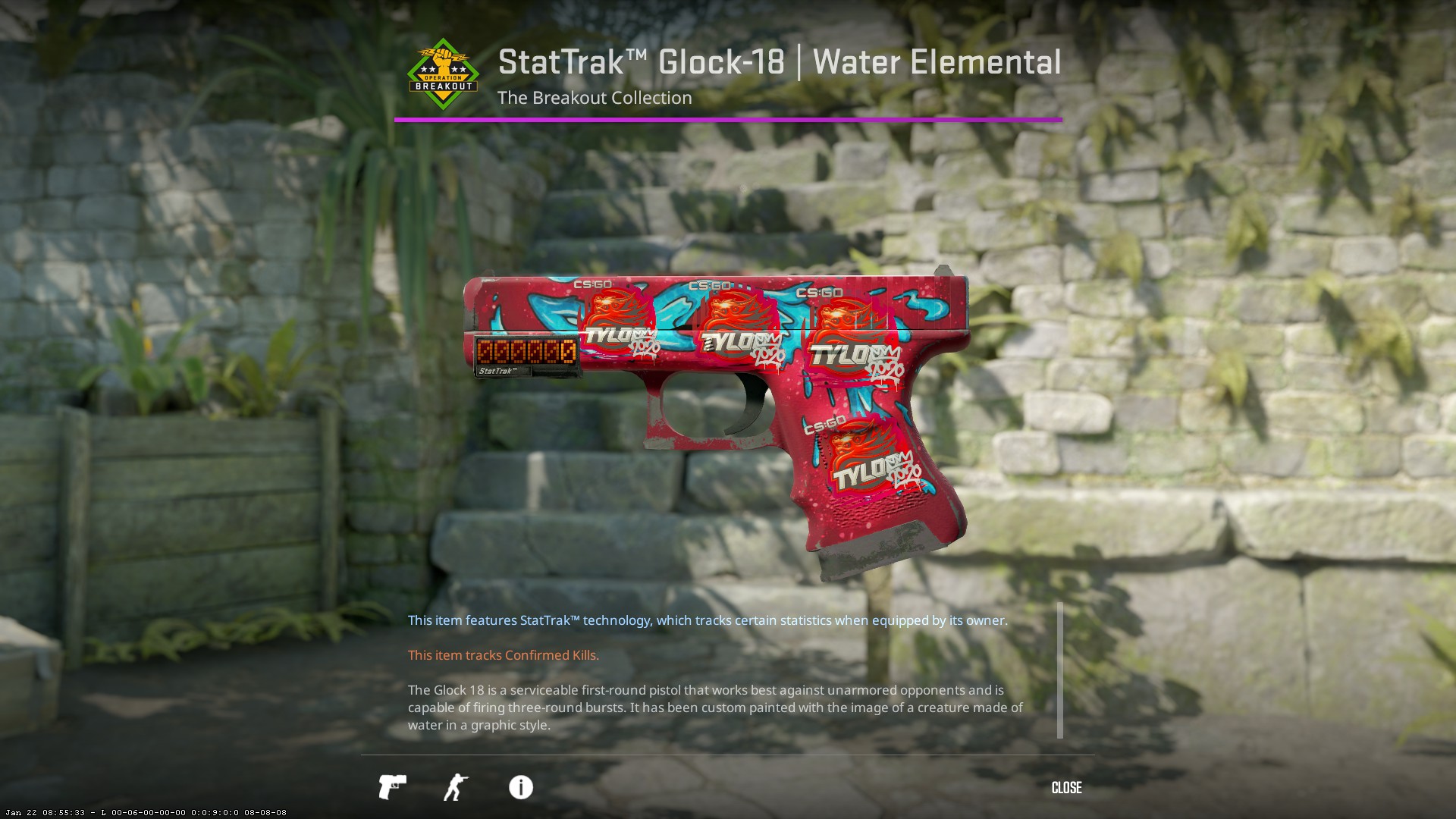Click the purple divider bar under the title
The image size is (1456, 819).
pyautogui.click(x=726, y=118)
